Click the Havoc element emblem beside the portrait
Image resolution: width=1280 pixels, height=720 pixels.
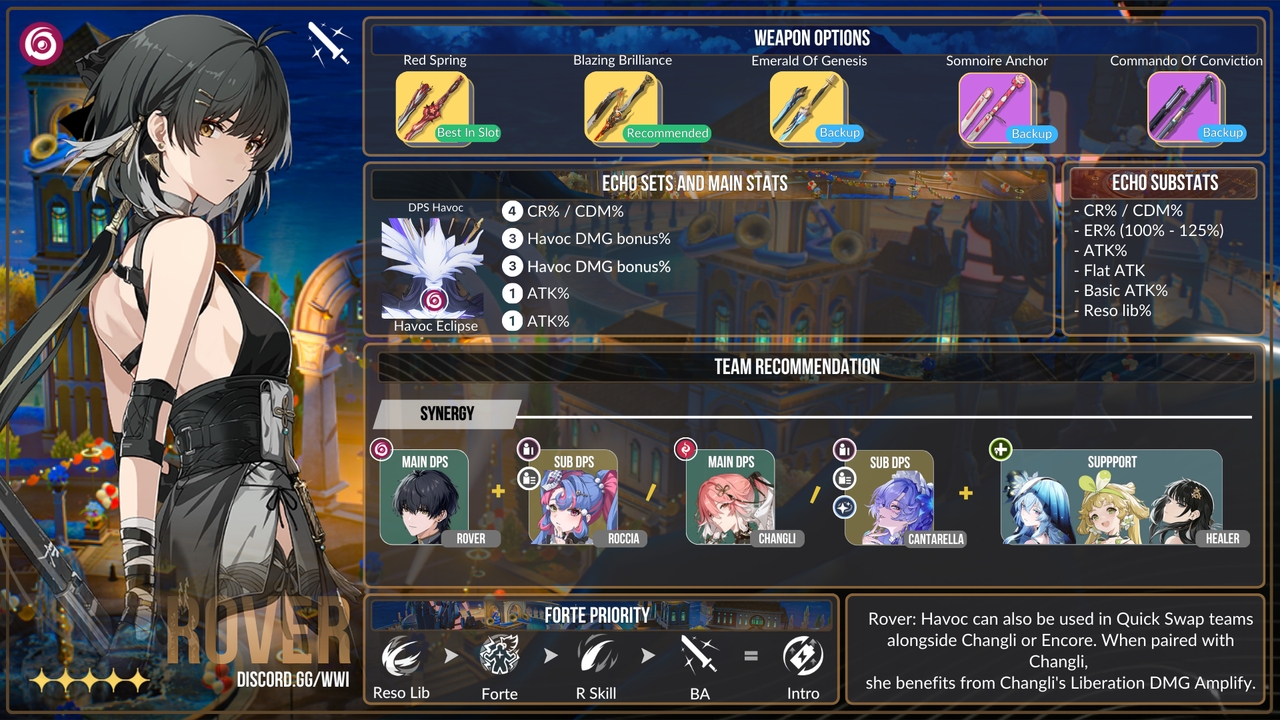click(x=41, y=44)
